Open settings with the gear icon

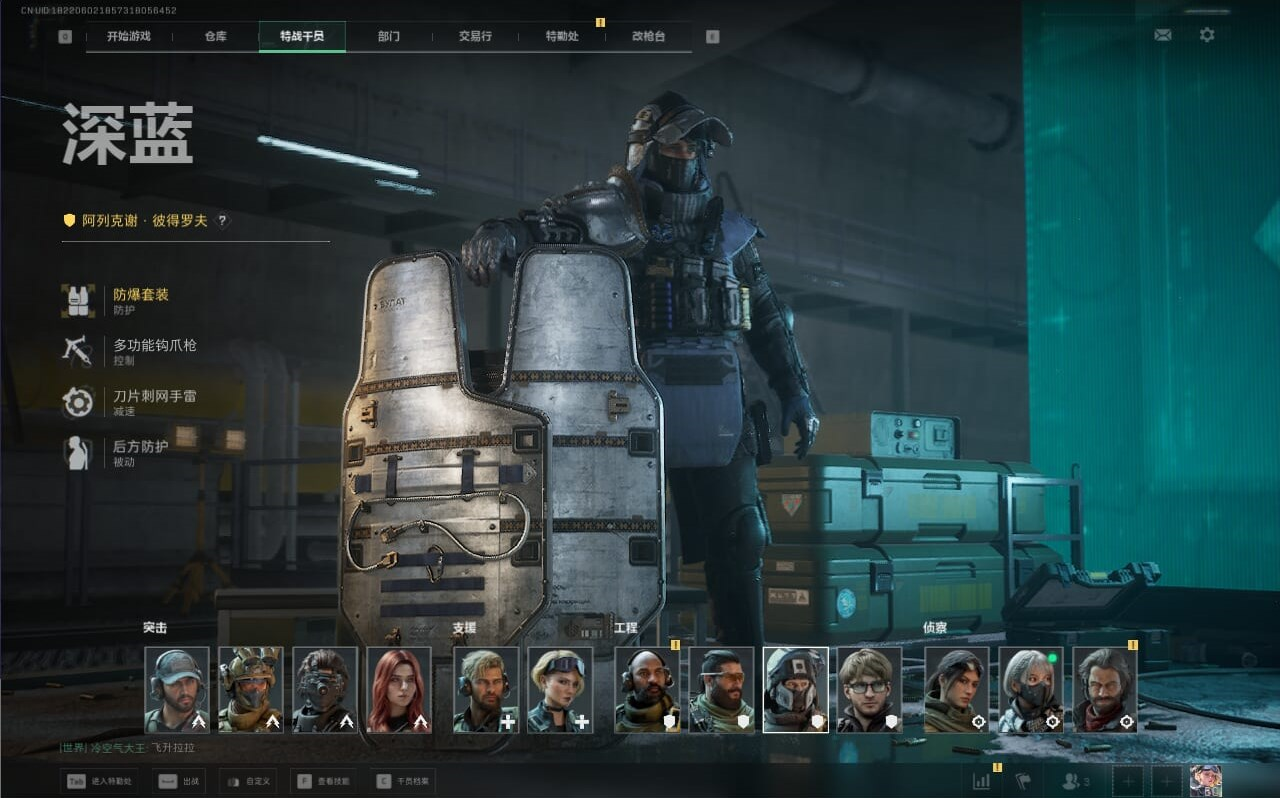point(1207,35)
